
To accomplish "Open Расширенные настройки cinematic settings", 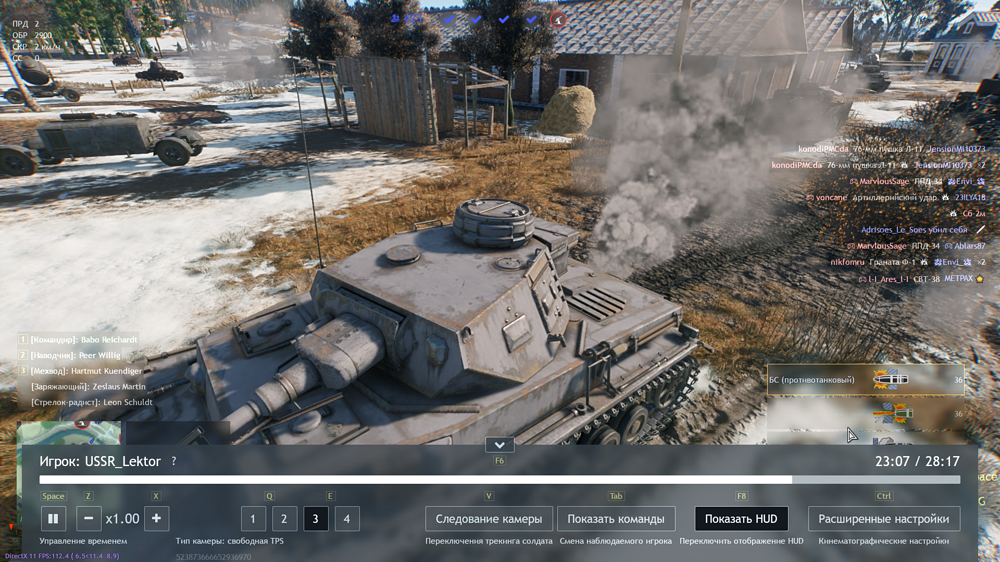I will click(884, 519).
